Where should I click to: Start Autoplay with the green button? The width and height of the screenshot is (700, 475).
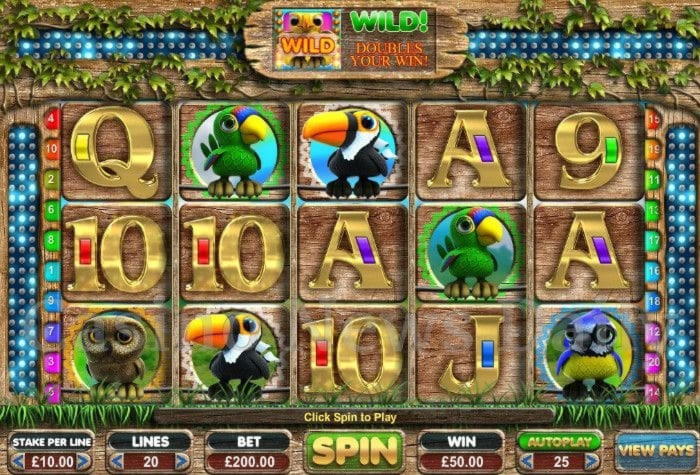(x=559, y=441)
